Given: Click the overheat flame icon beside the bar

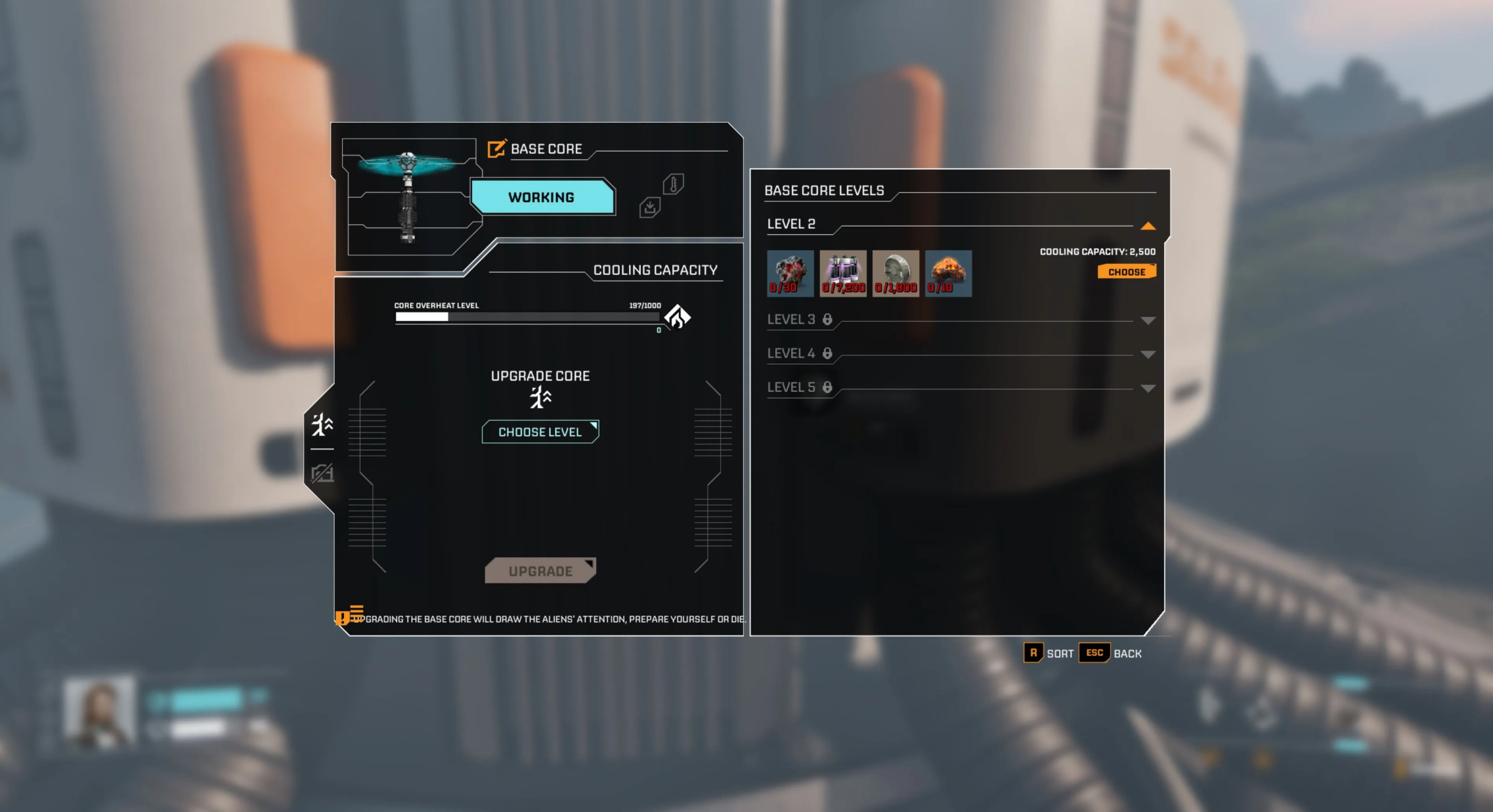Looking at the screenshot, I should click(677, 317).
